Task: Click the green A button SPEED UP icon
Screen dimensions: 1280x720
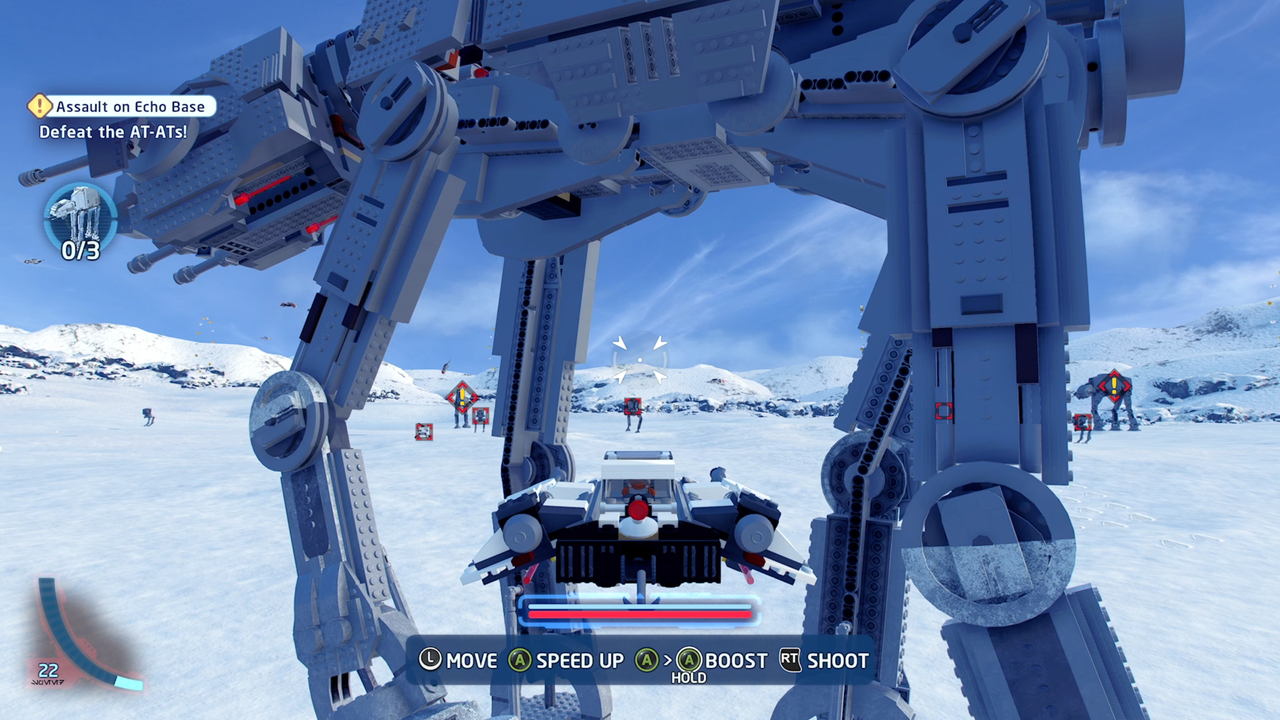Action: point(522,661)
